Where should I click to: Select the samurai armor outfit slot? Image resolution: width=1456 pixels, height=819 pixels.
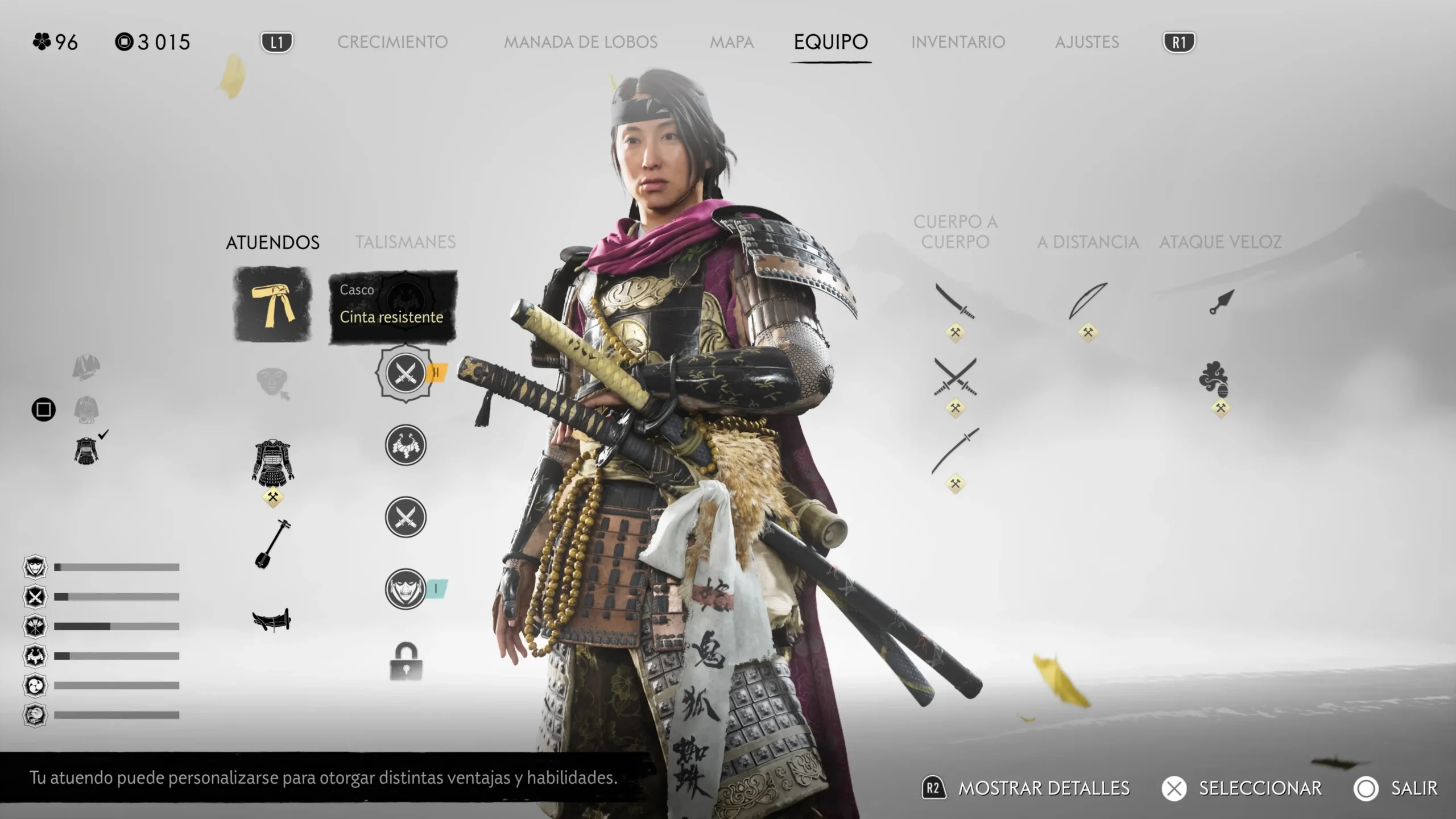pyautogui.click(x=273, y=462)
